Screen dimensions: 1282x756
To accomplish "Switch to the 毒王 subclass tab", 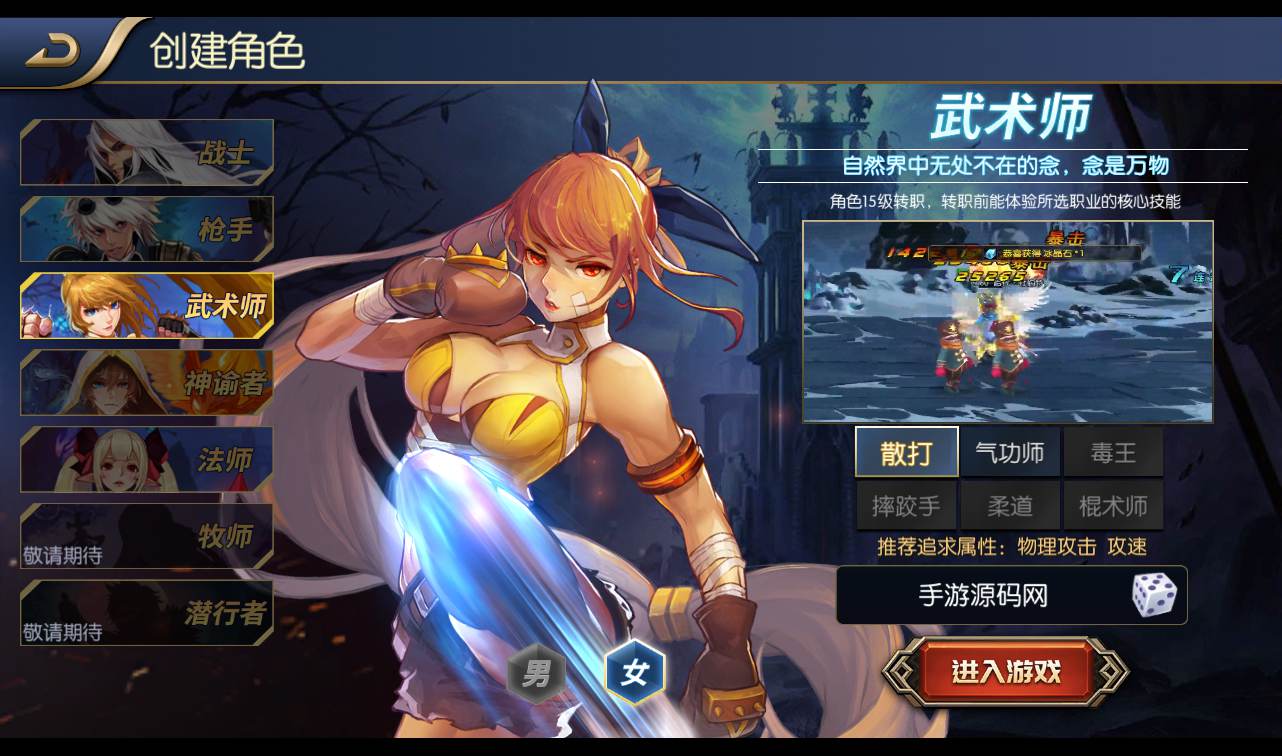I will click(x=1113, y=452).
